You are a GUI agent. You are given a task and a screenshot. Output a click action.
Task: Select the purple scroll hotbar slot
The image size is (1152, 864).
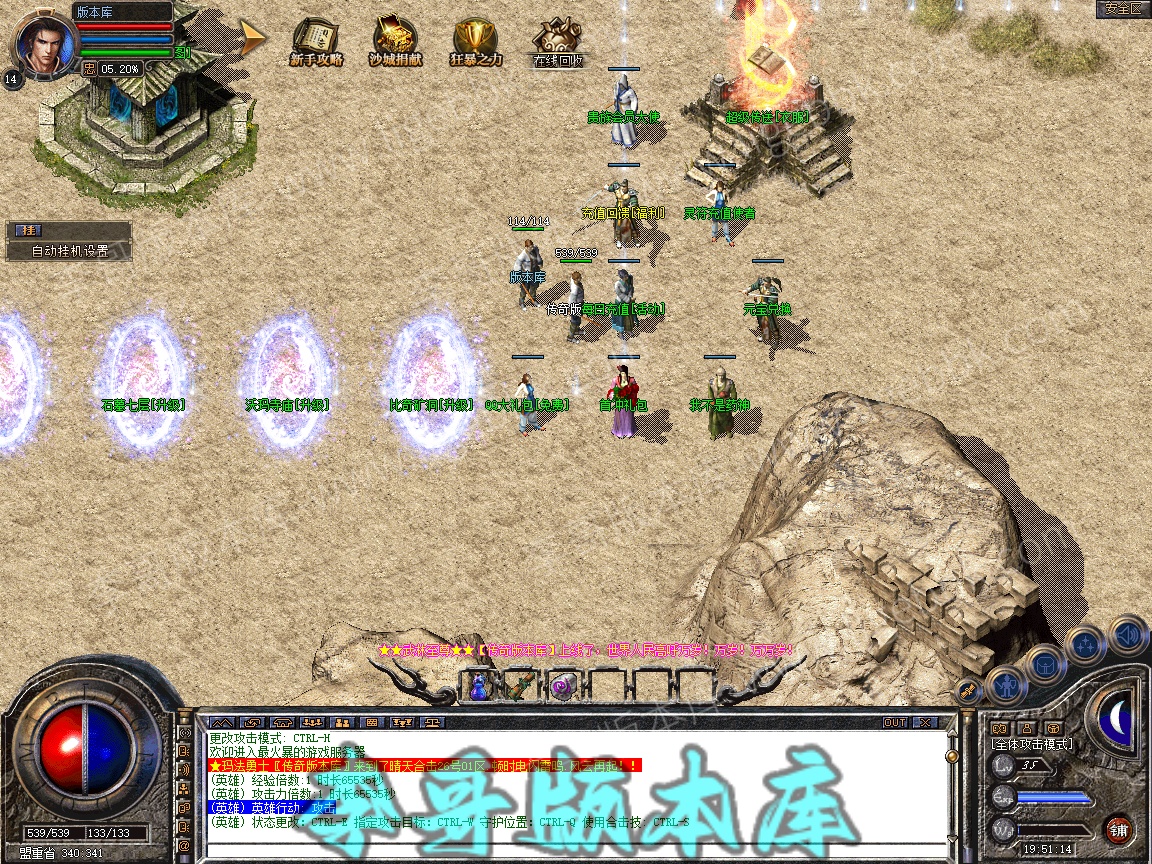click(560, 686)
